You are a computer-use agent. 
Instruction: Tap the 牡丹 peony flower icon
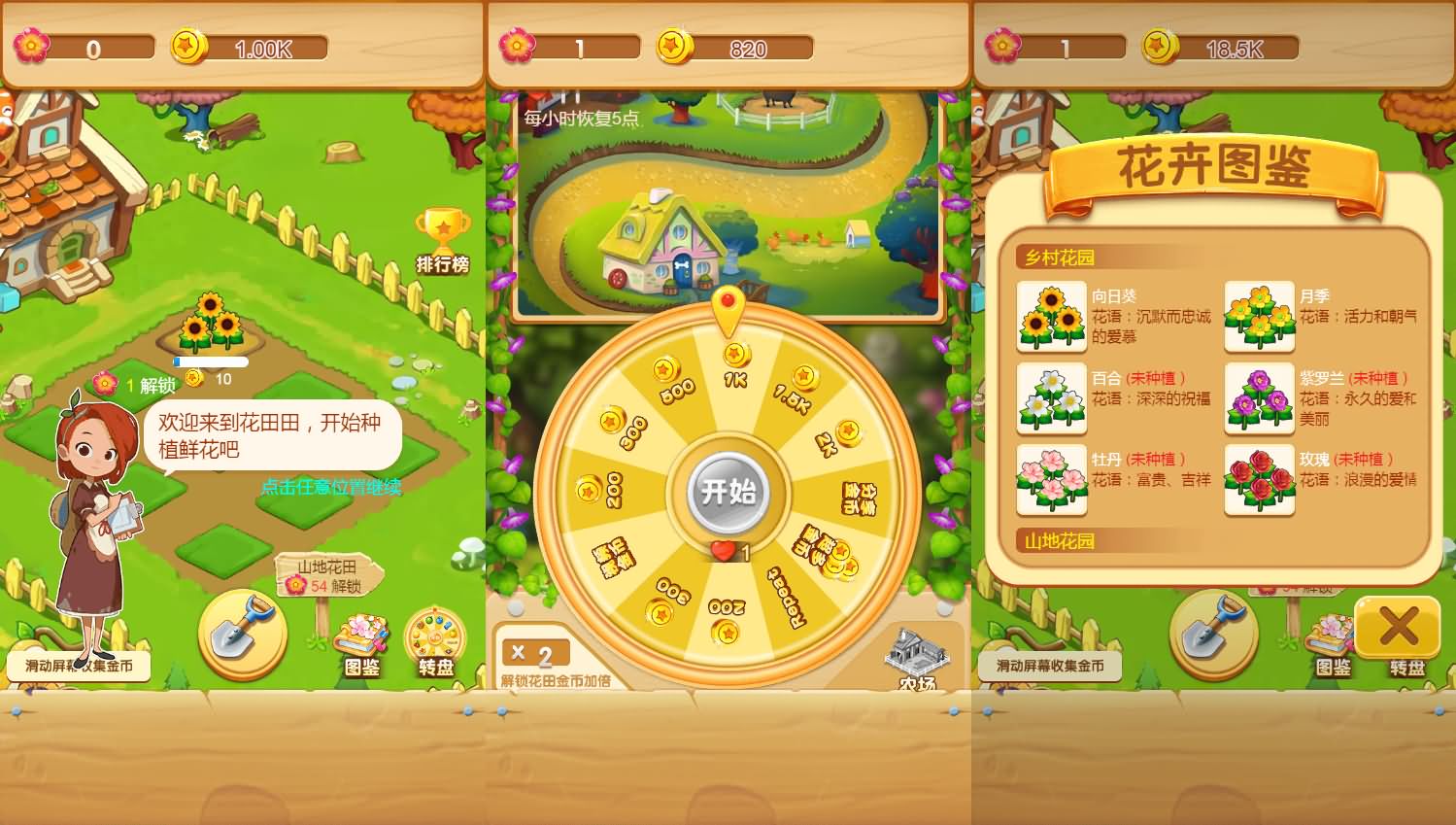pyautogui.click(x=1051, y=480)
